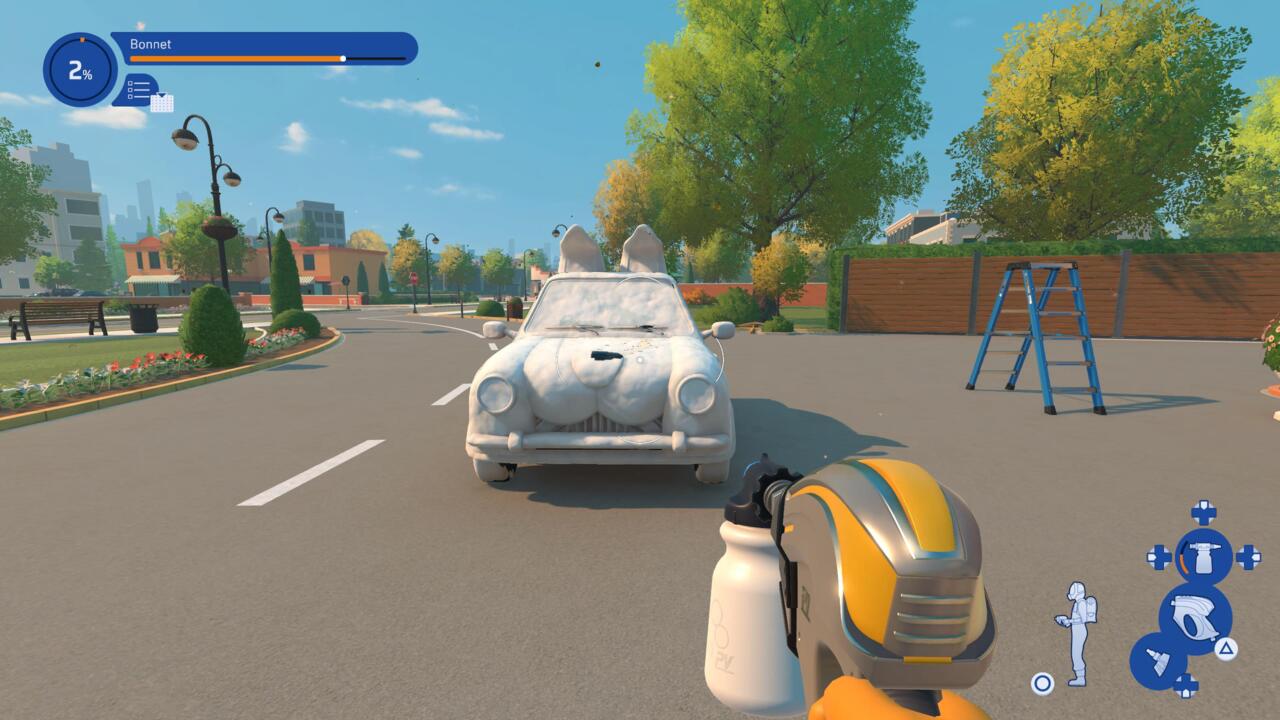The image size is (1280, 720).
Task: Open the job checklist icon
Action: [140, 91]
